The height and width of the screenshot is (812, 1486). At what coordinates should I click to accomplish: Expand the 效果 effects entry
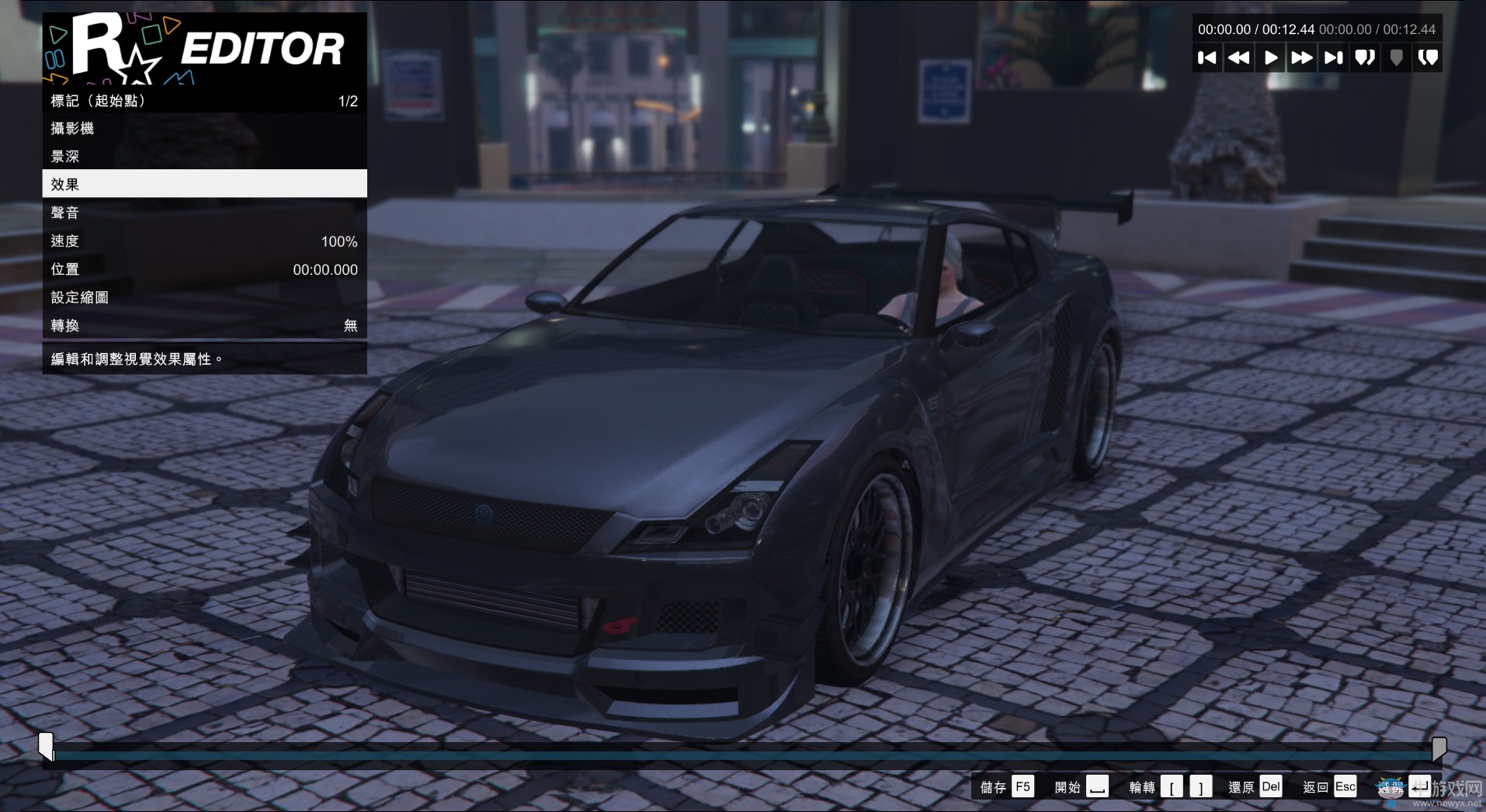(204, 183)
